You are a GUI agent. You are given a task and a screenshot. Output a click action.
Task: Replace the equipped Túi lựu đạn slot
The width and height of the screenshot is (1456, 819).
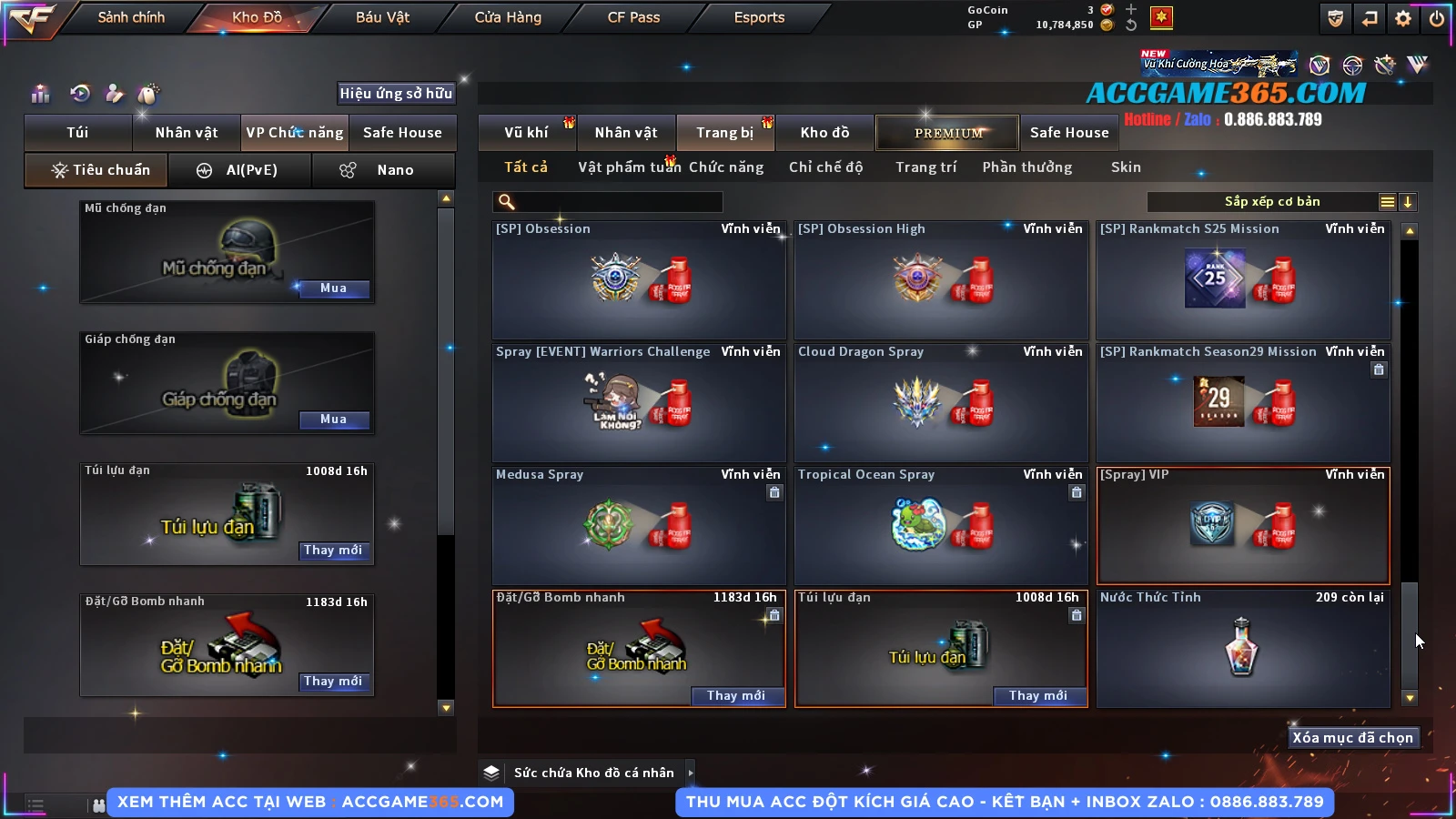[333, 551]
